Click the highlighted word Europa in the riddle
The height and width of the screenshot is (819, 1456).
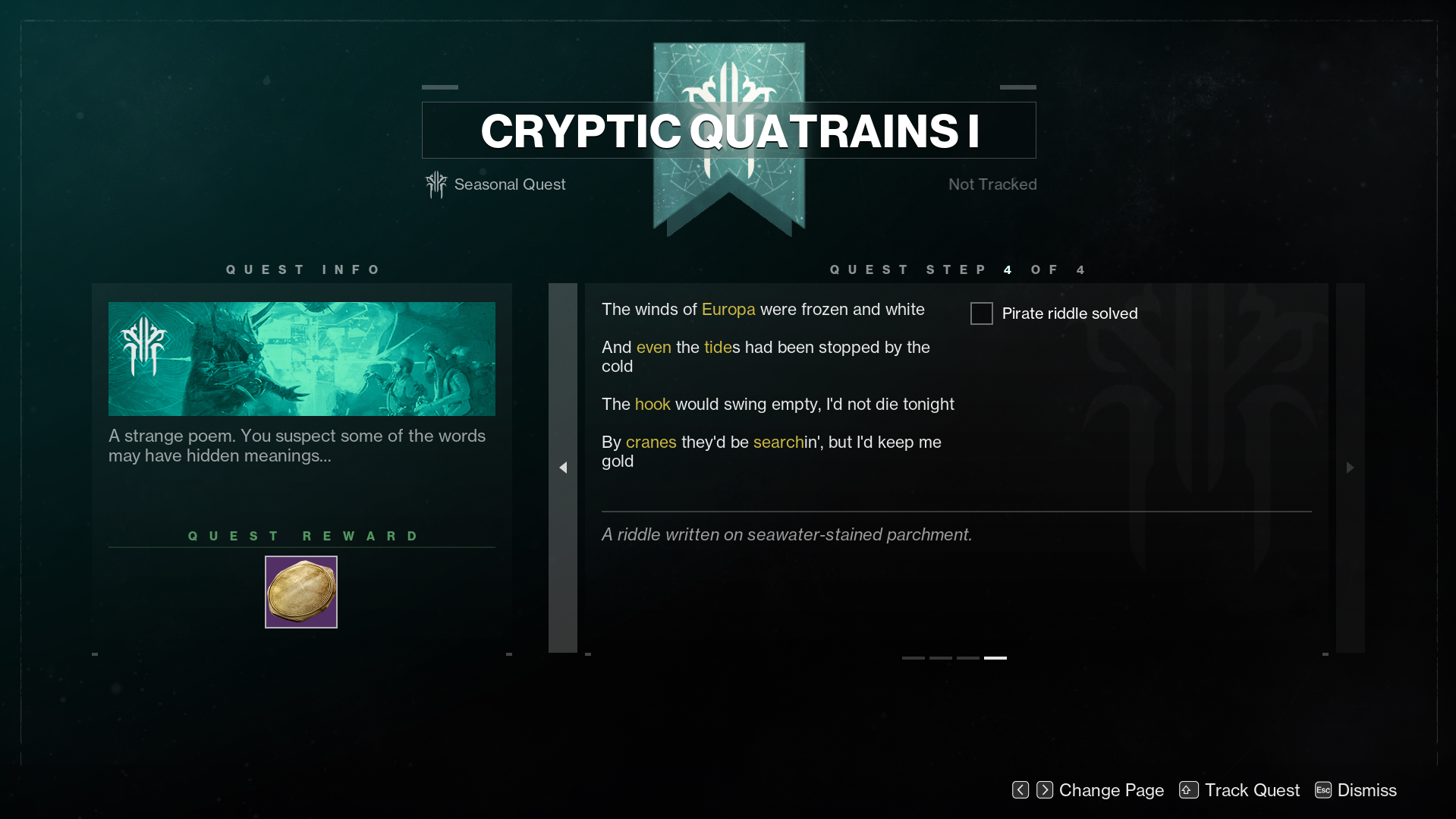tap(728, 309)
